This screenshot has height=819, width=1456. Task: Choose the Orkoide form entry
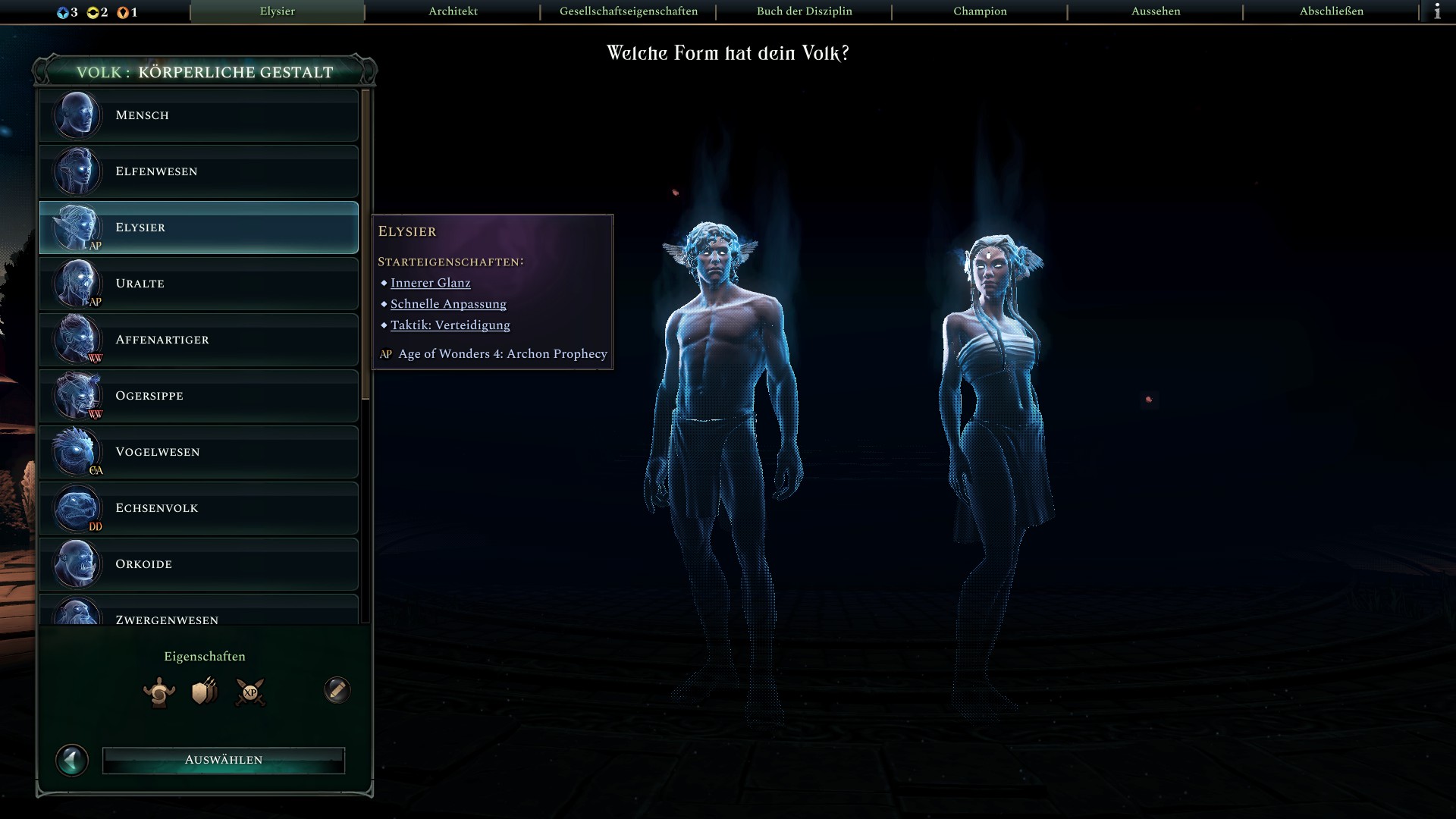[199, 564]
